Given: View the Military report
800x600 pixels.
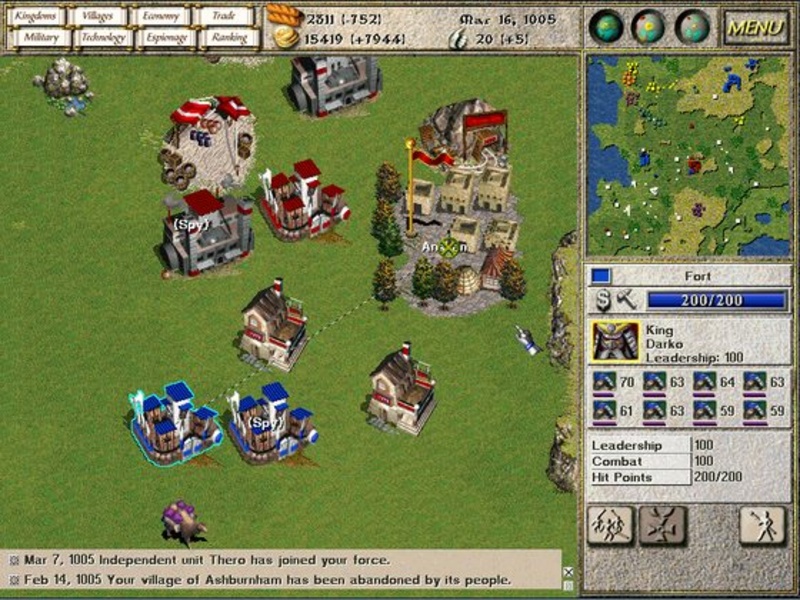Looking at the screenshot, I should [x=38, y=38].
